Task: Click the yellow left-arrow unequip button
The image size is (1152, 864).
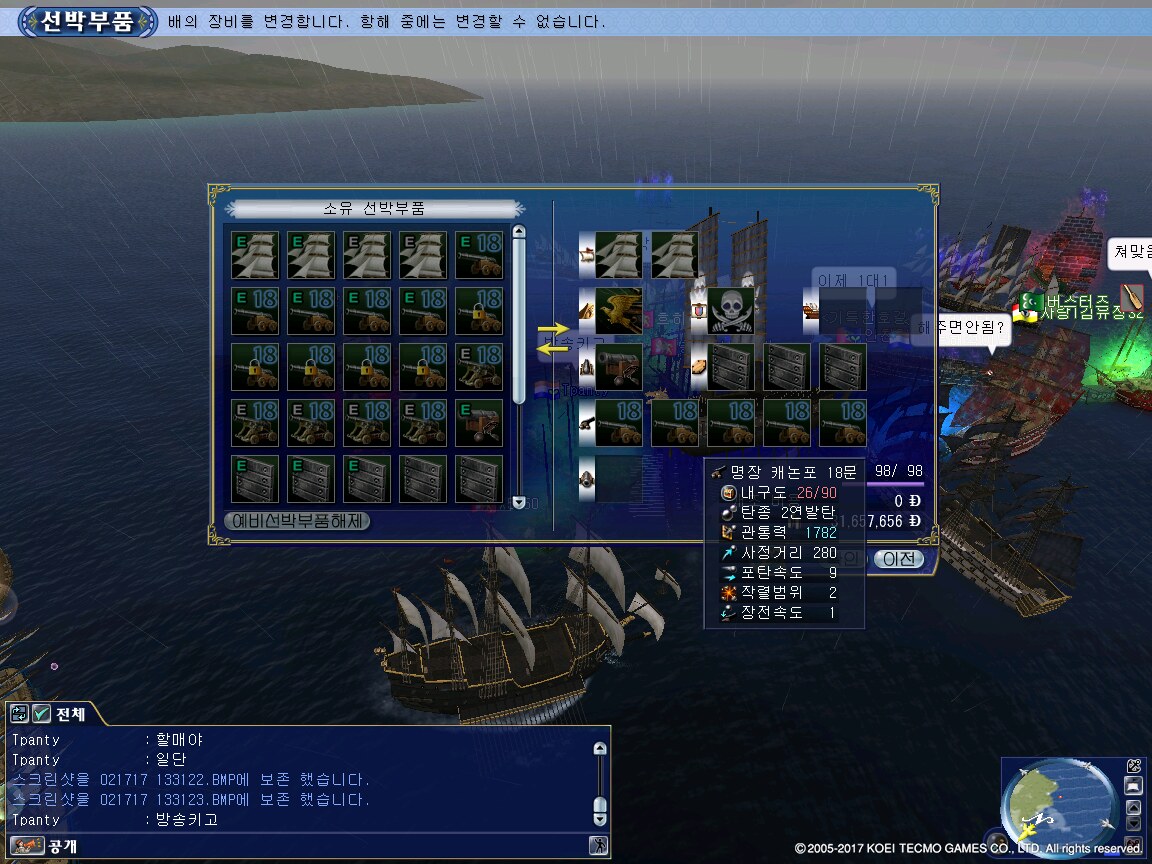Action: [552, 348]
